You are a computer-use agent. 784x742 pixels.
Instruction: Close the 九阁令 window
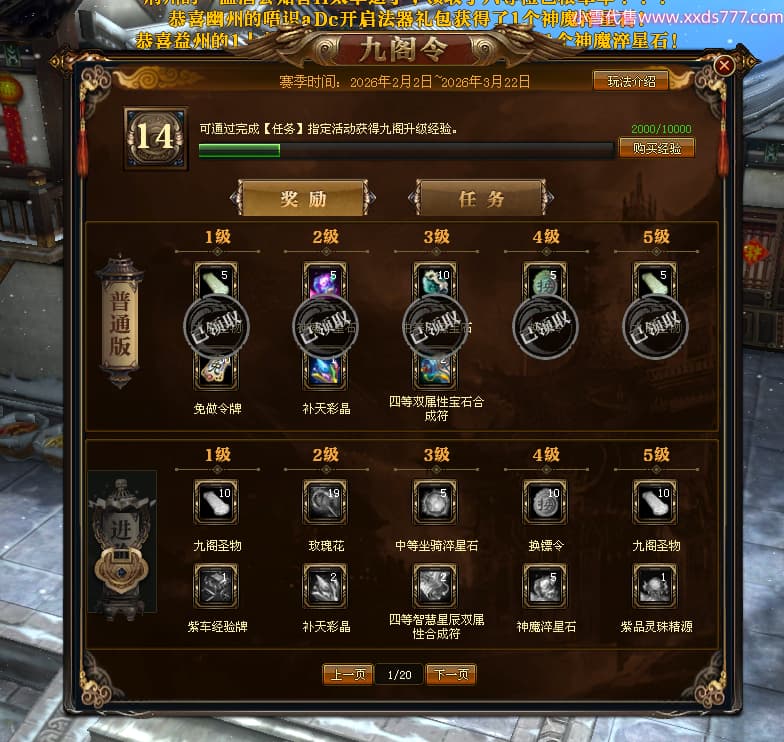click(724, 66)
